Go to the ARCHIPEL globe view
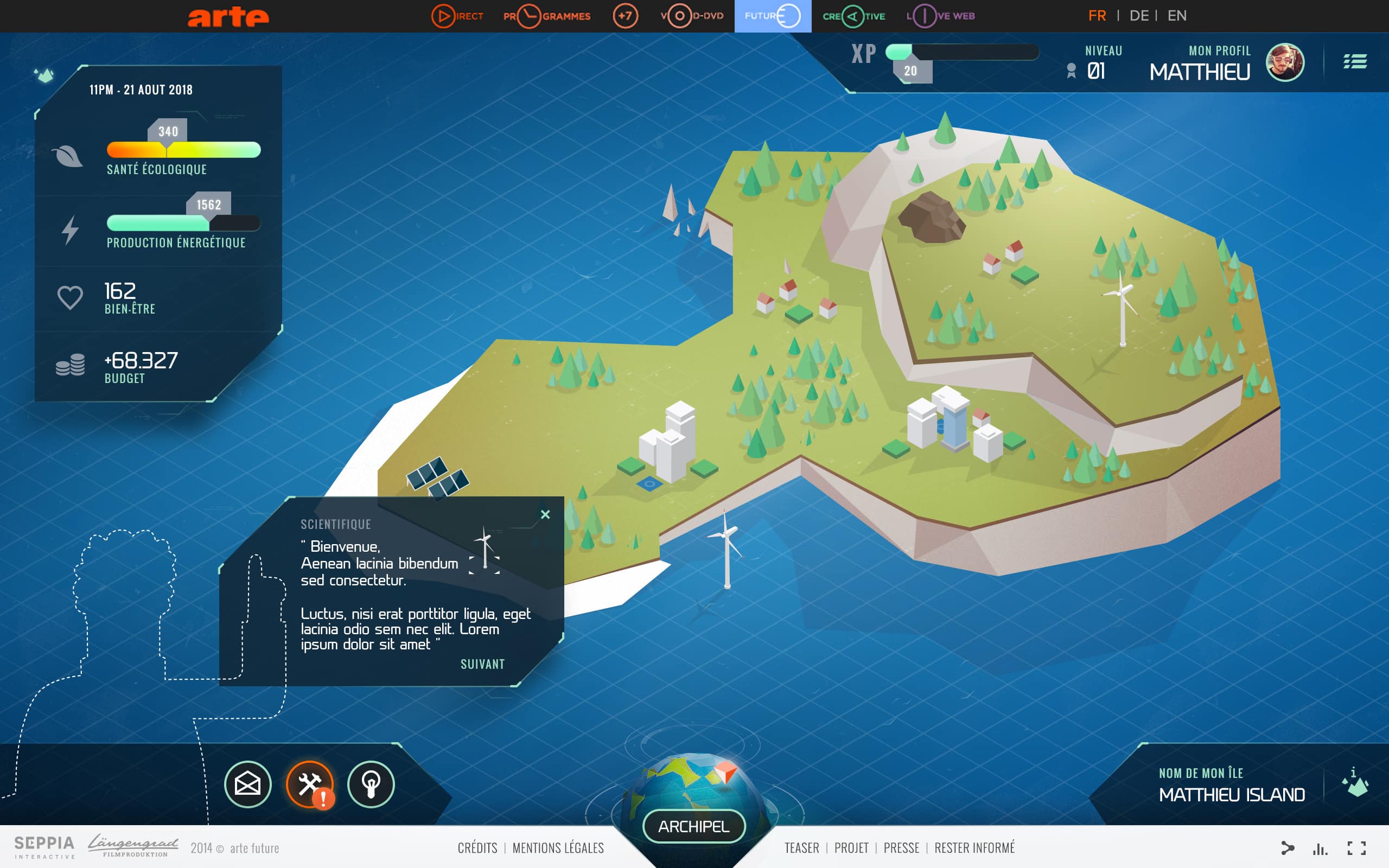The height and width of the screenshot is (868, 1389). click(693, 826)
